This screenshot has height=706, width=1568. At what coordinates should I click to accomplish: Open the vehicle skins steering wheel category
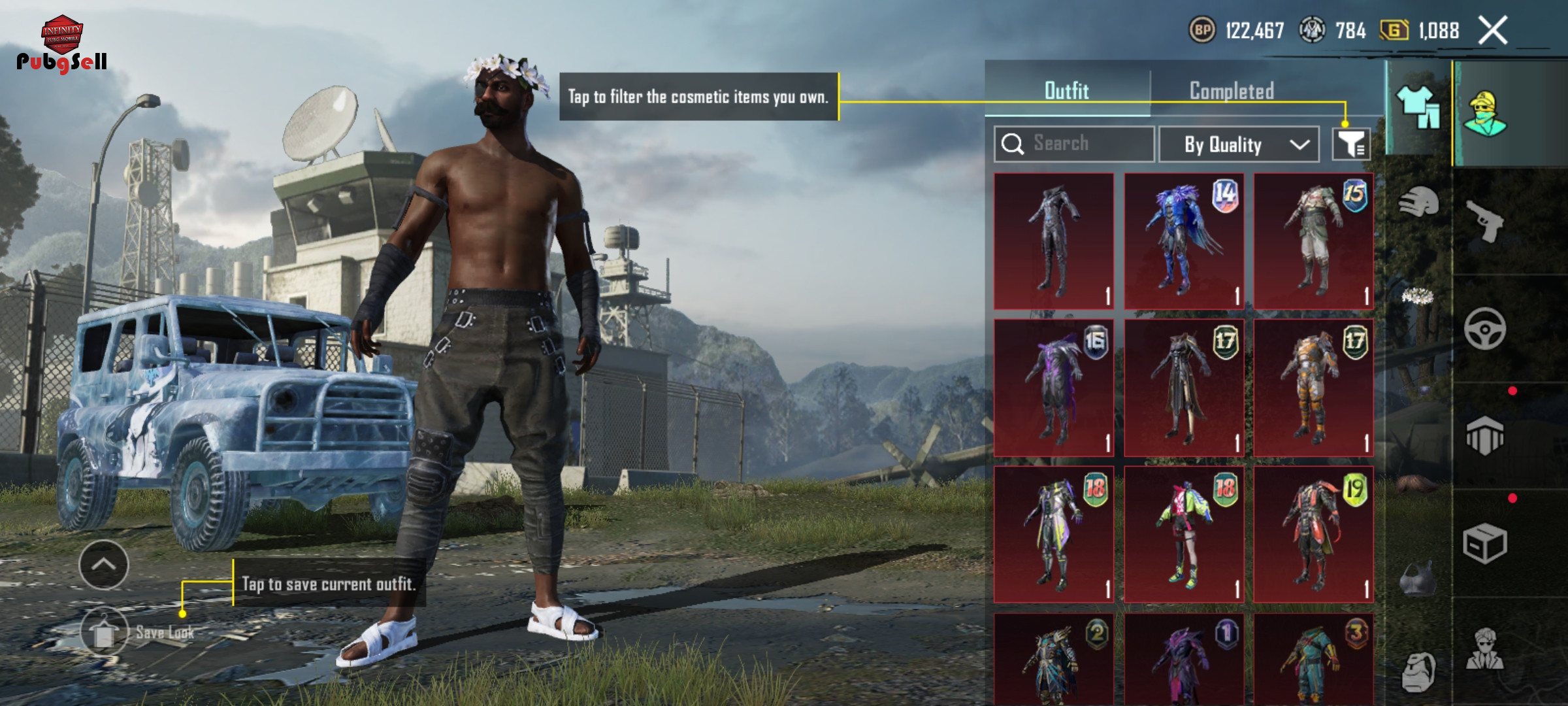1484,328
